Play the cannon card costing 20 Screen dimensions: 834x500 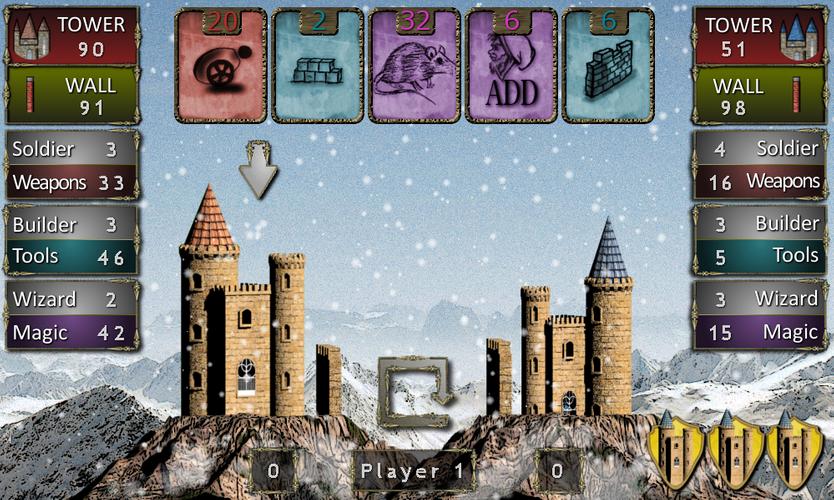pyautogui.click(x=221, y=66)
